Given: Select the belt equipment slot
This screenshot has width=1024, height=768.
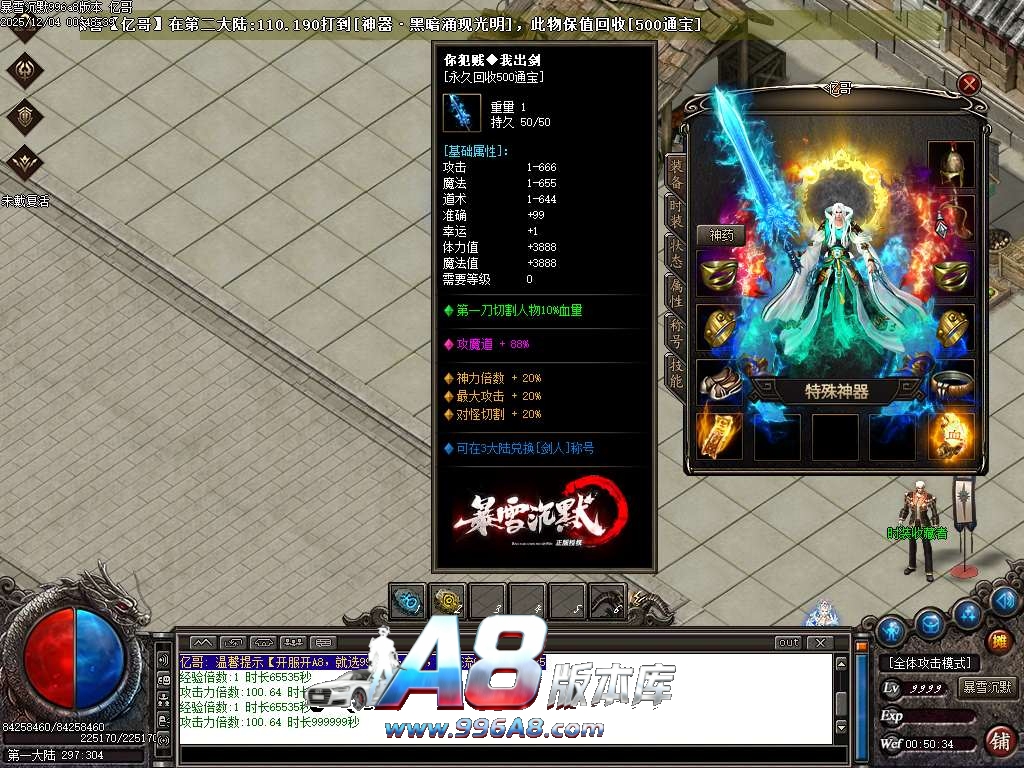Looking at the screenshot, I should 951,383.
